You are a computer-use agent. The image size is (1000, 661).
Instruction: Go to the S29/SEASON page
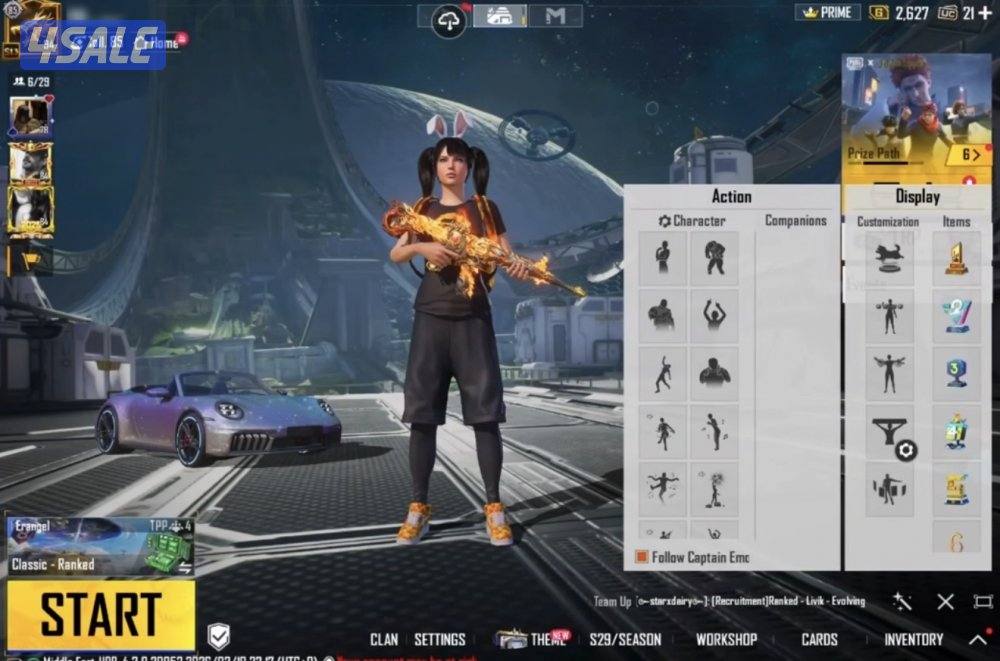tap(625, 639)
